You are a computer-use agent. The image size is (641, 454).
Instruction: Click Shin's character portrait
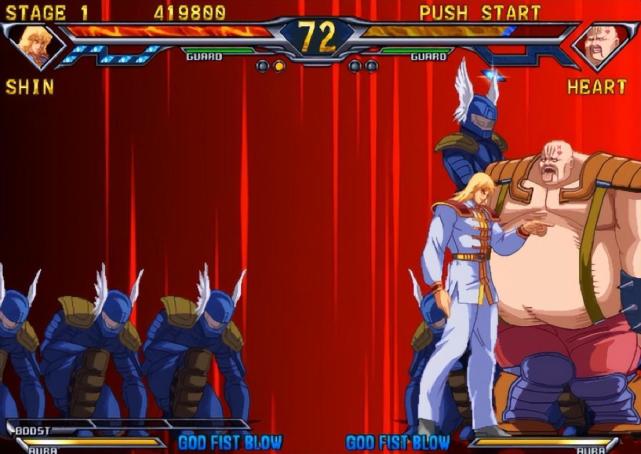pyautogui.click(x=34, y=46)
